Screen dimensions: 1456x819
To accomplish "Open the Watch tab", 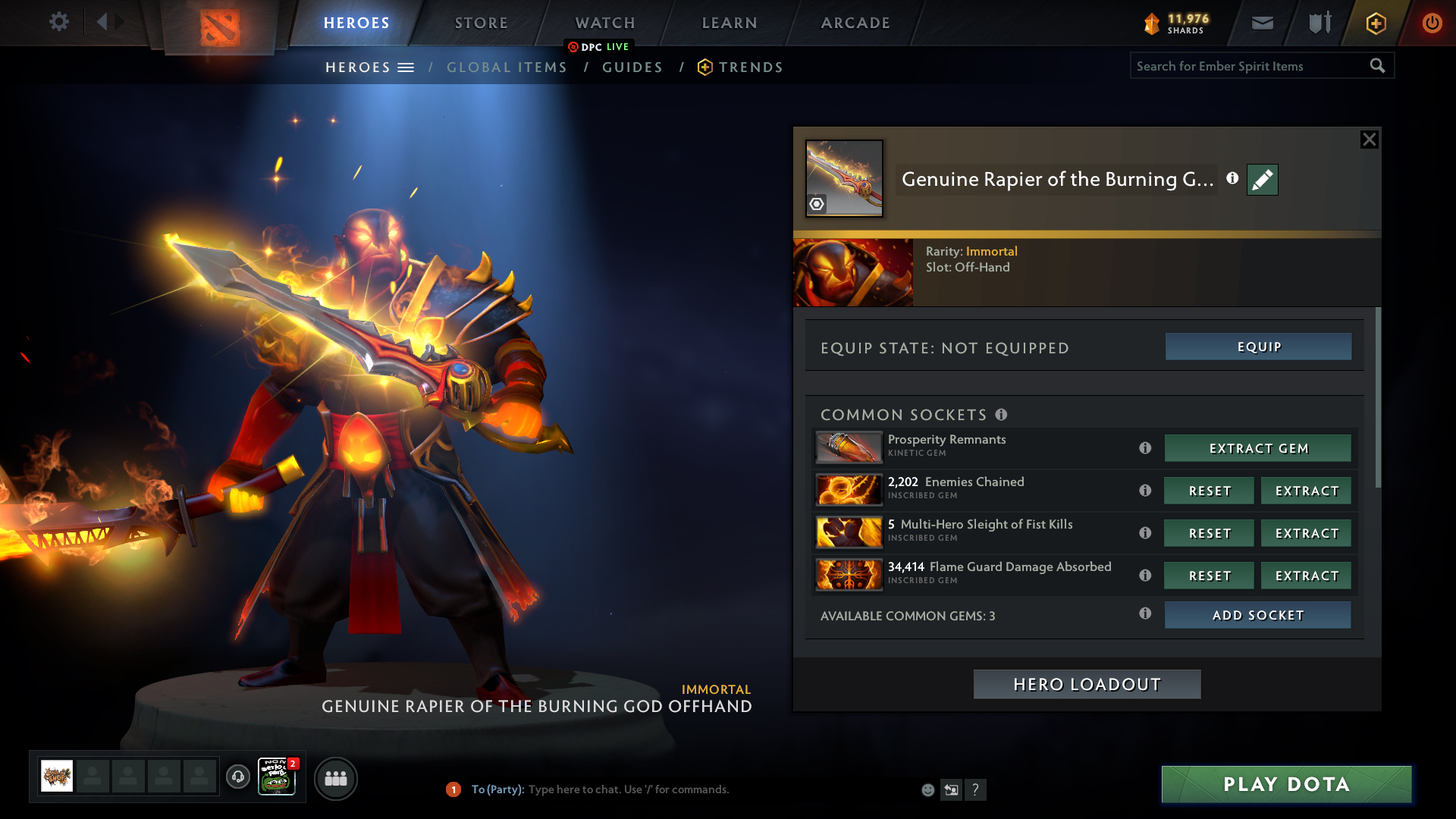I will pyautogui.click(x=605, y=23).
